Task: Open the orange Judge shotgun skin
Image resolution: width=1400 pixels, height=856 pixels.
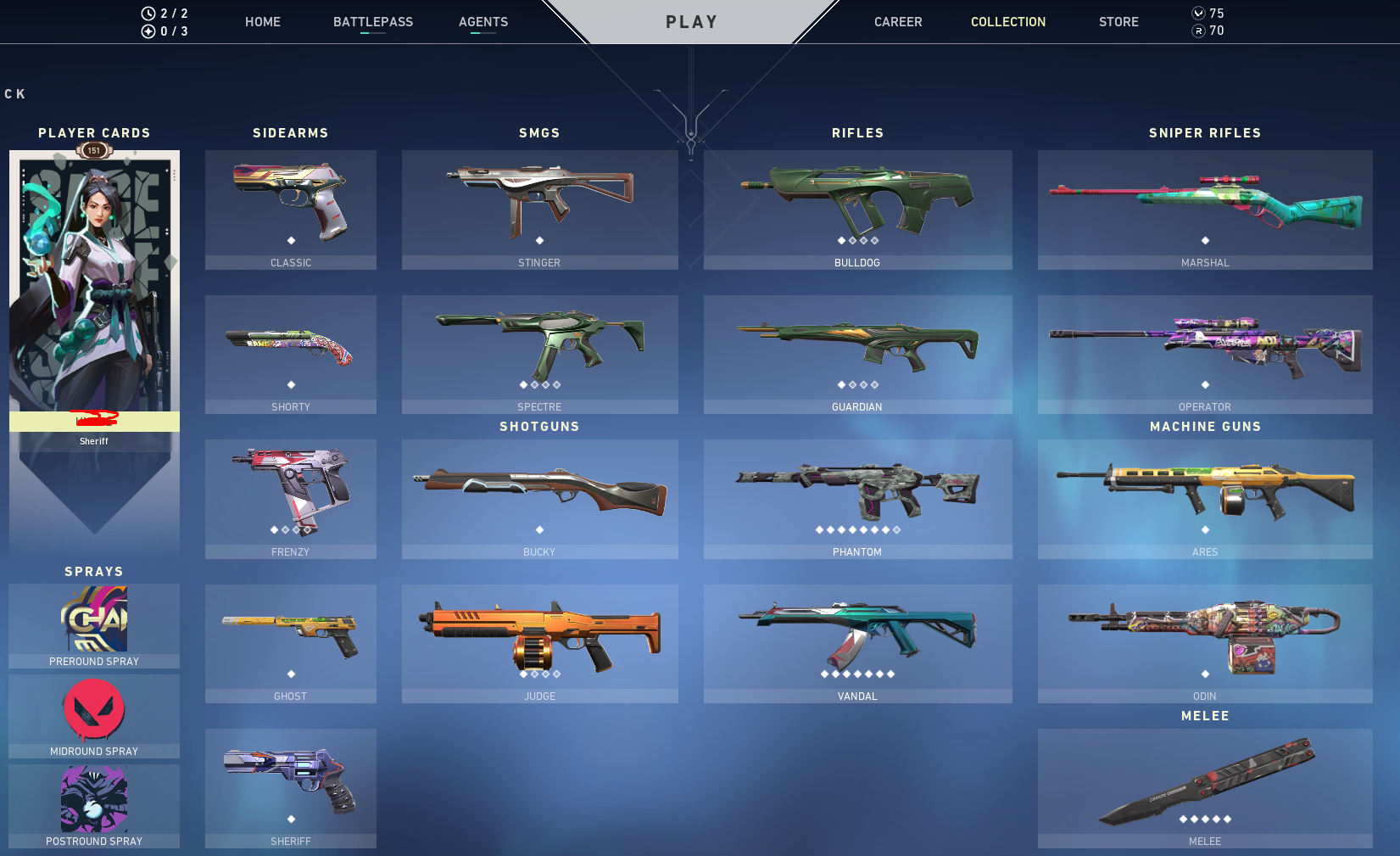Action: (x=539, y=641)
